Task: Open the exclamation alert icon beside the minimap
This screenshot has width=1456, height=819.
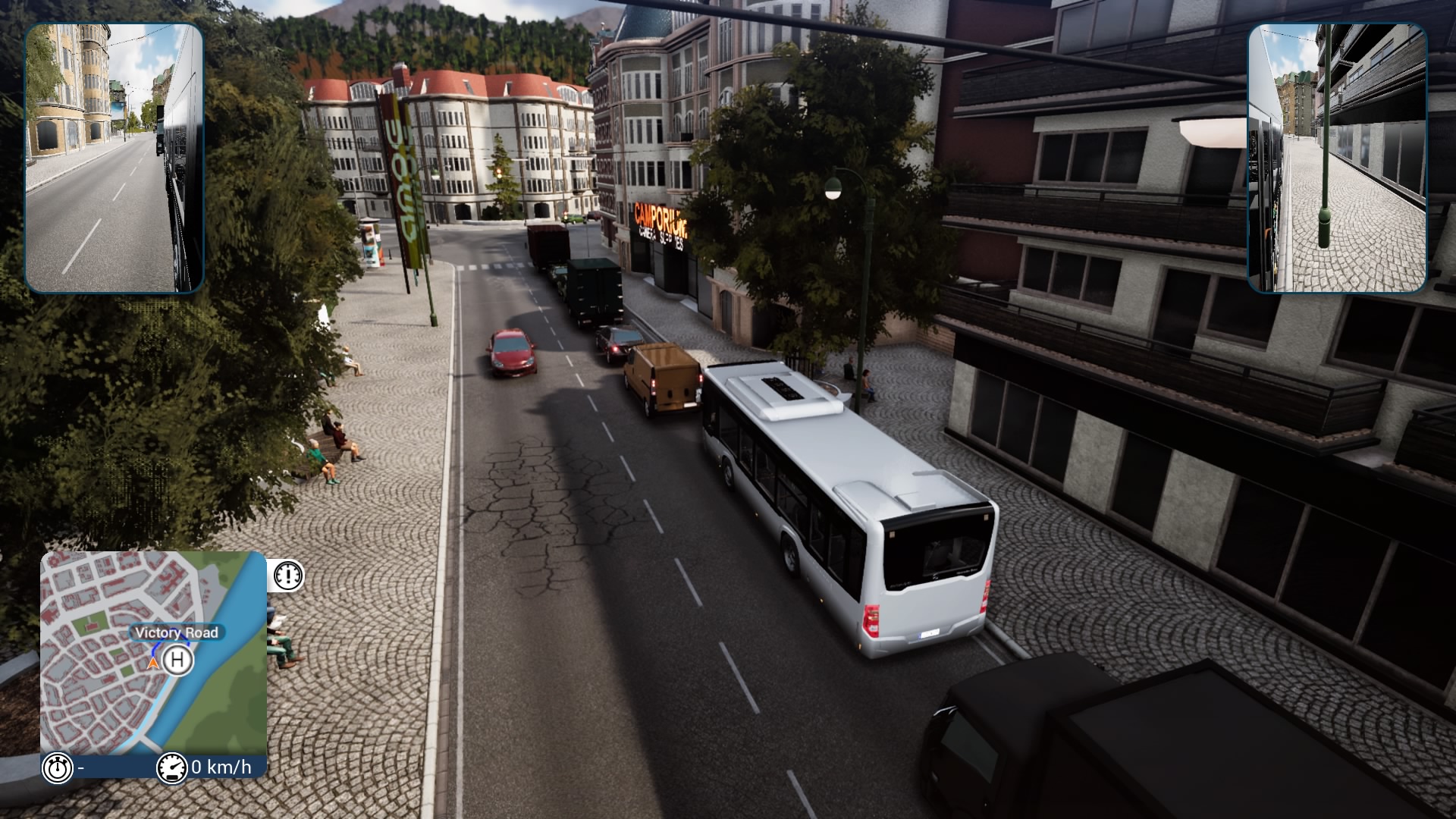Action: (x=288, y=576)
